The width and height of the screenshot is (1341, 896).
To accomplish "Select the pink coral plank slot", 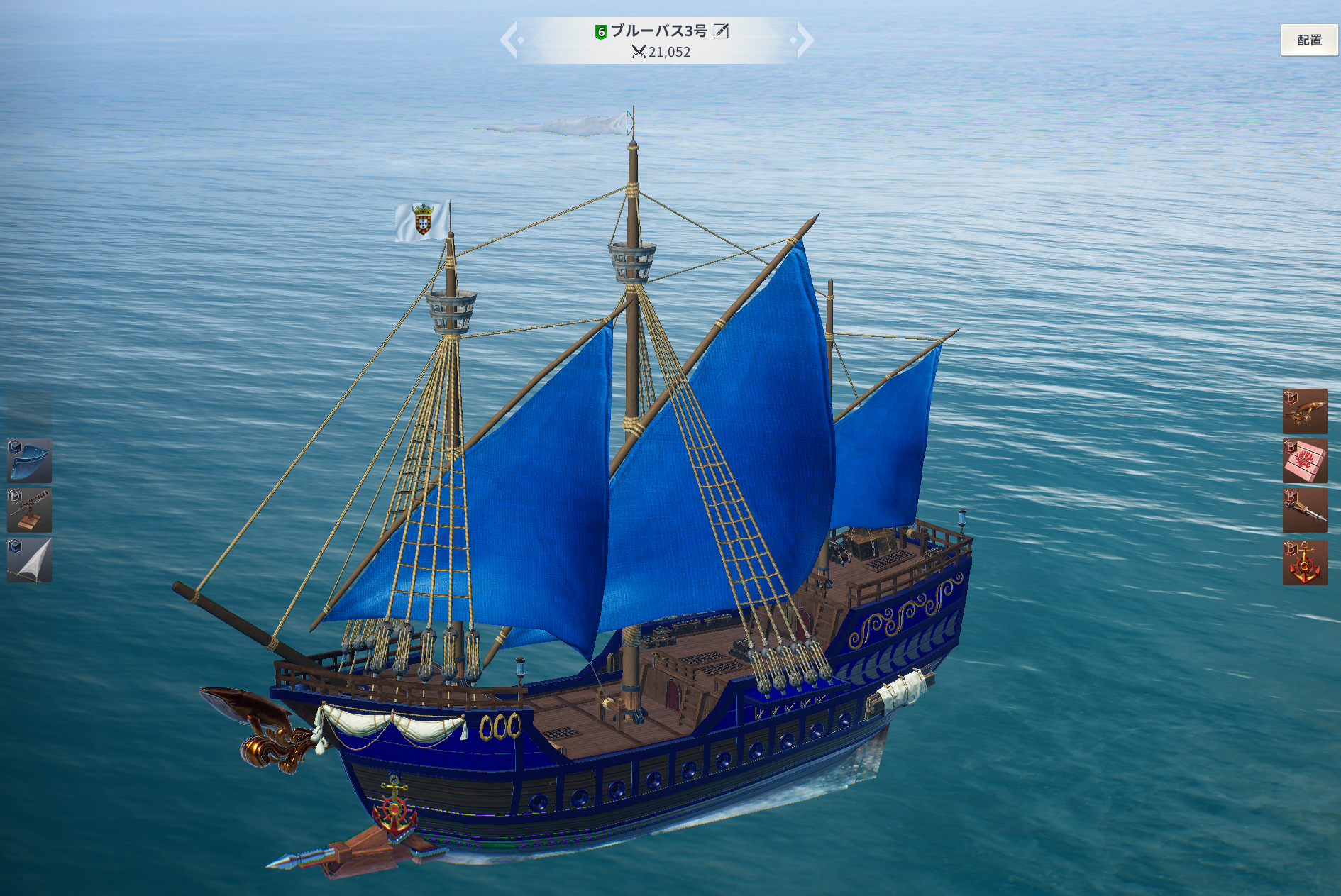I will [1304, 461].
